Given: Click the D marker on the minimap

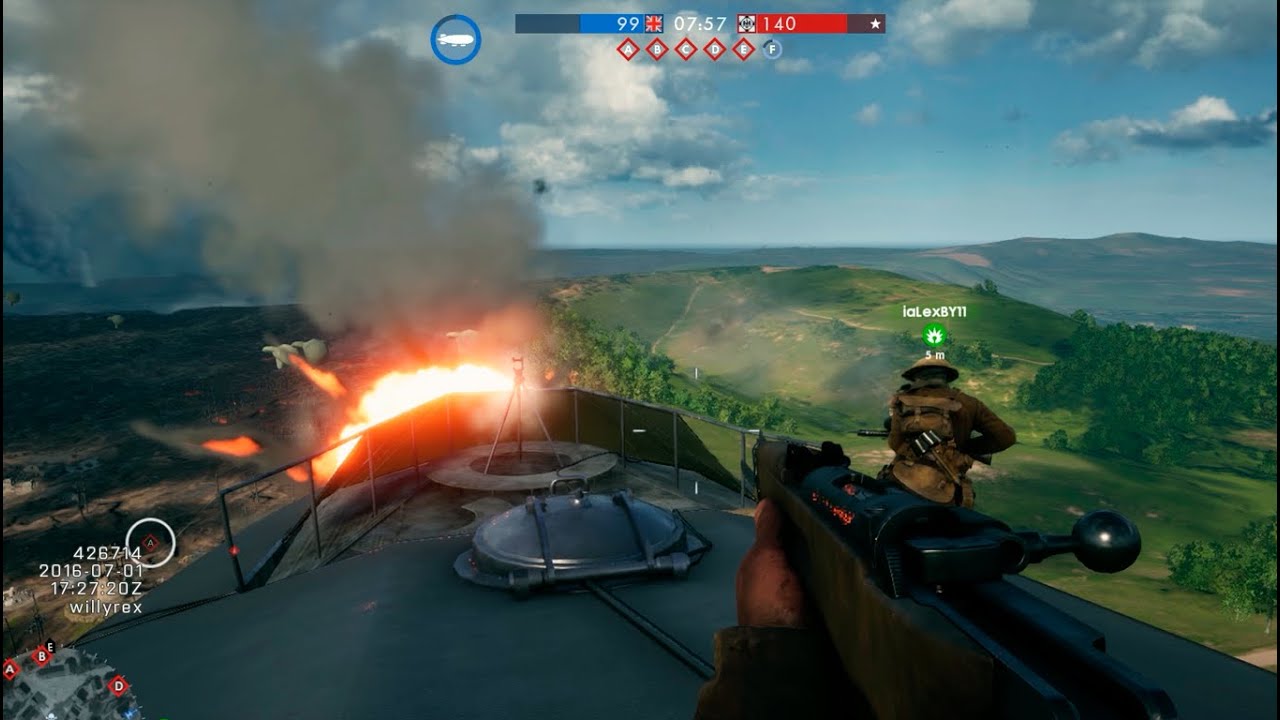Looking at the screenshot, I should tap(118, 685).
